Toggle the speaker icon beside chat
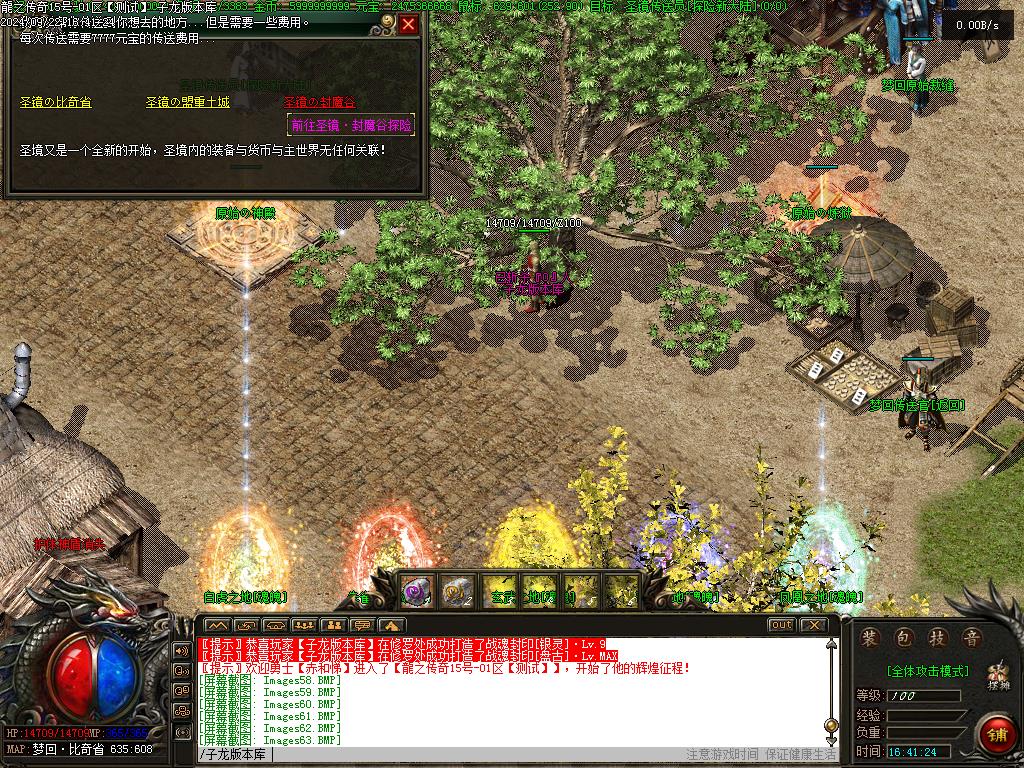The width and height of the screenshot is (1024, 768). point(182,650)
